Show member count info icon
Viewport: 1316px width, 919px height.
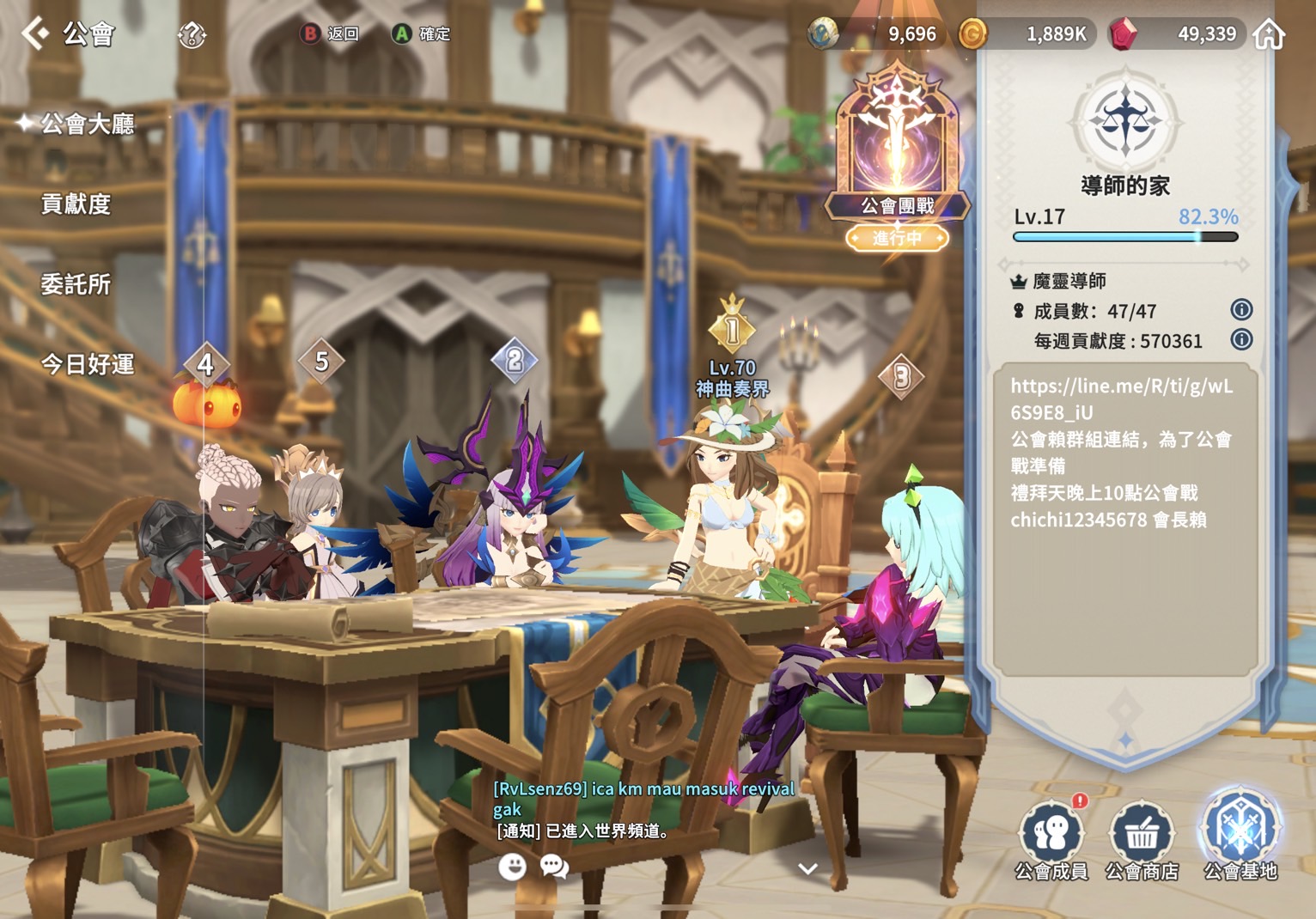[x=1241, y=309]
